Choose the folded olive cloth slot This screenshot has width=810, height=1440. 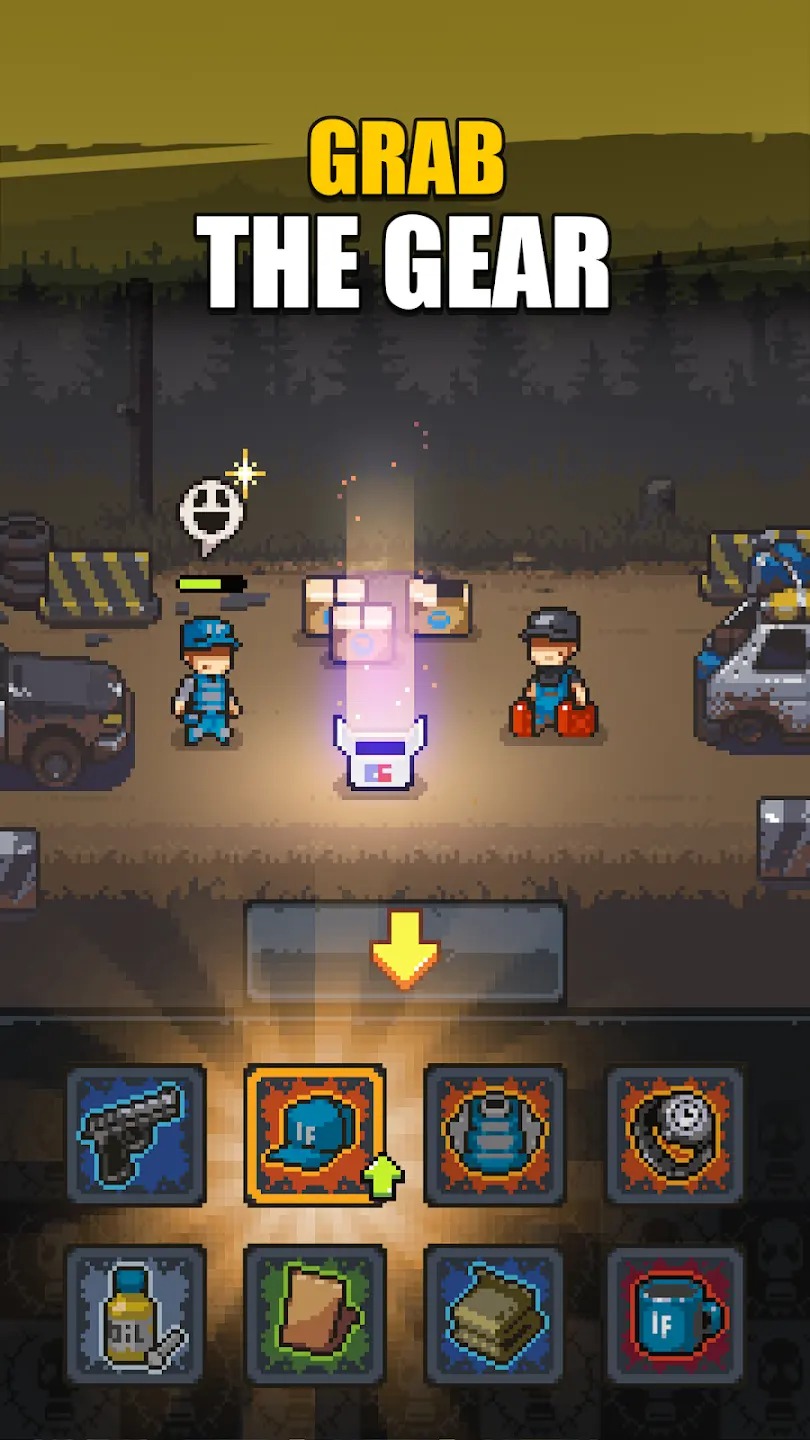point(494,1314)
